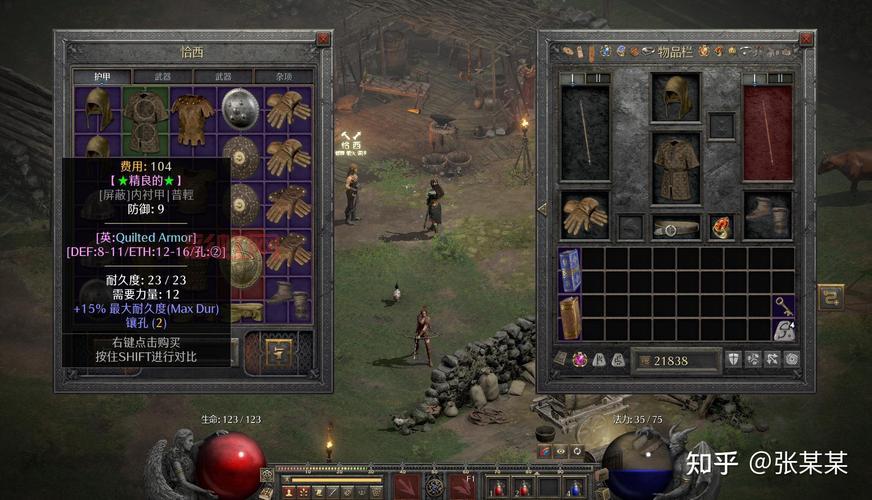872x500 pixels.
Task: Click the gold amount 21838 button
Action: tap(679, 359)
